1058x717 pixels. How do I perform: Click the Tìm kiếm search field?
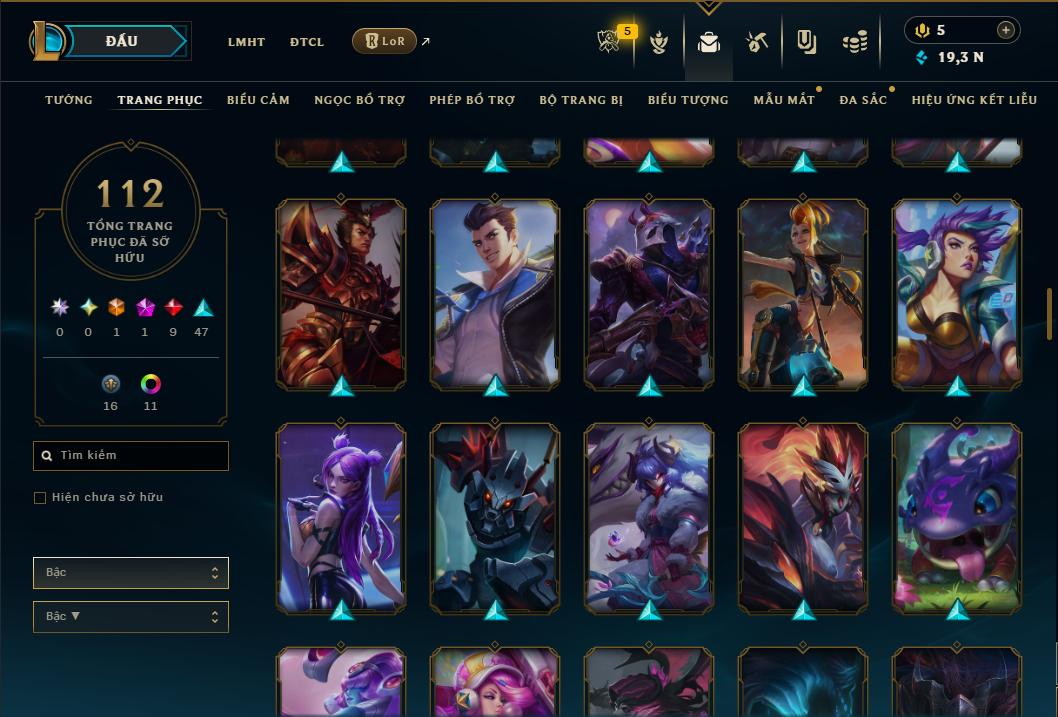pos(131,456)
